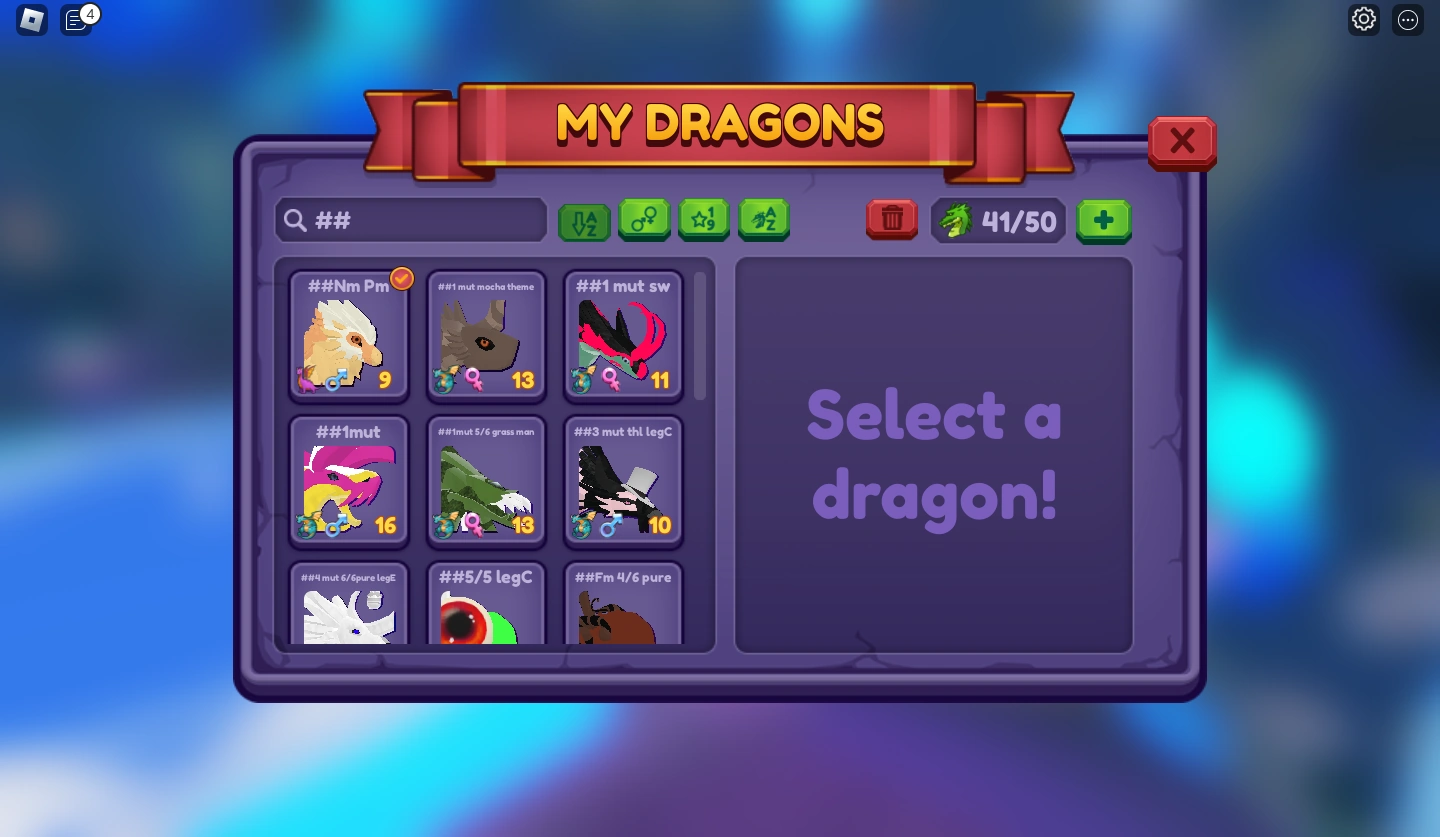Sort by level using the star 1-9 icon
Image resolution: width=1440 pixels, height=837 pixels.
[704, 220]
